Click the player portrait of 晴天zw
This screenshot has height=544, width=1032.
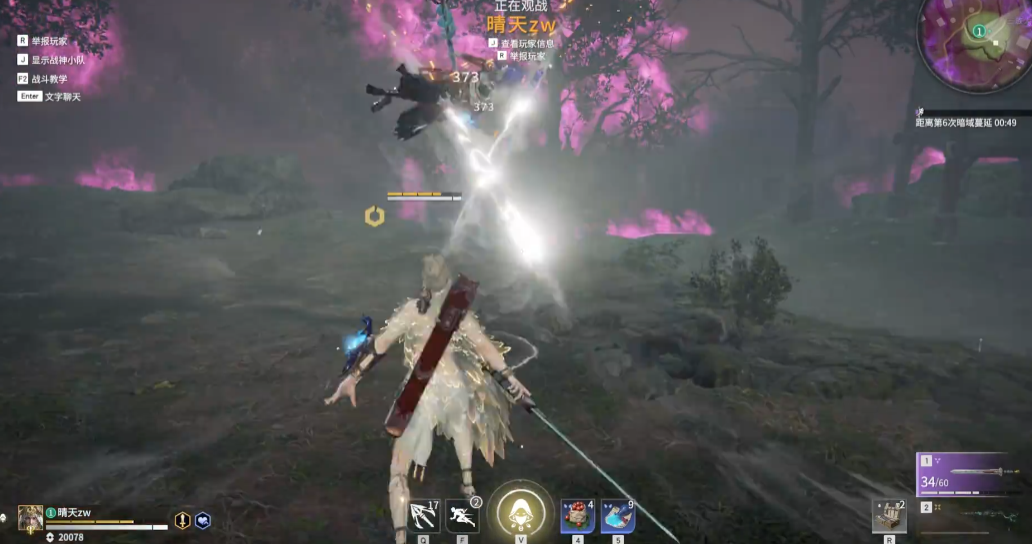tap(30, 517)
